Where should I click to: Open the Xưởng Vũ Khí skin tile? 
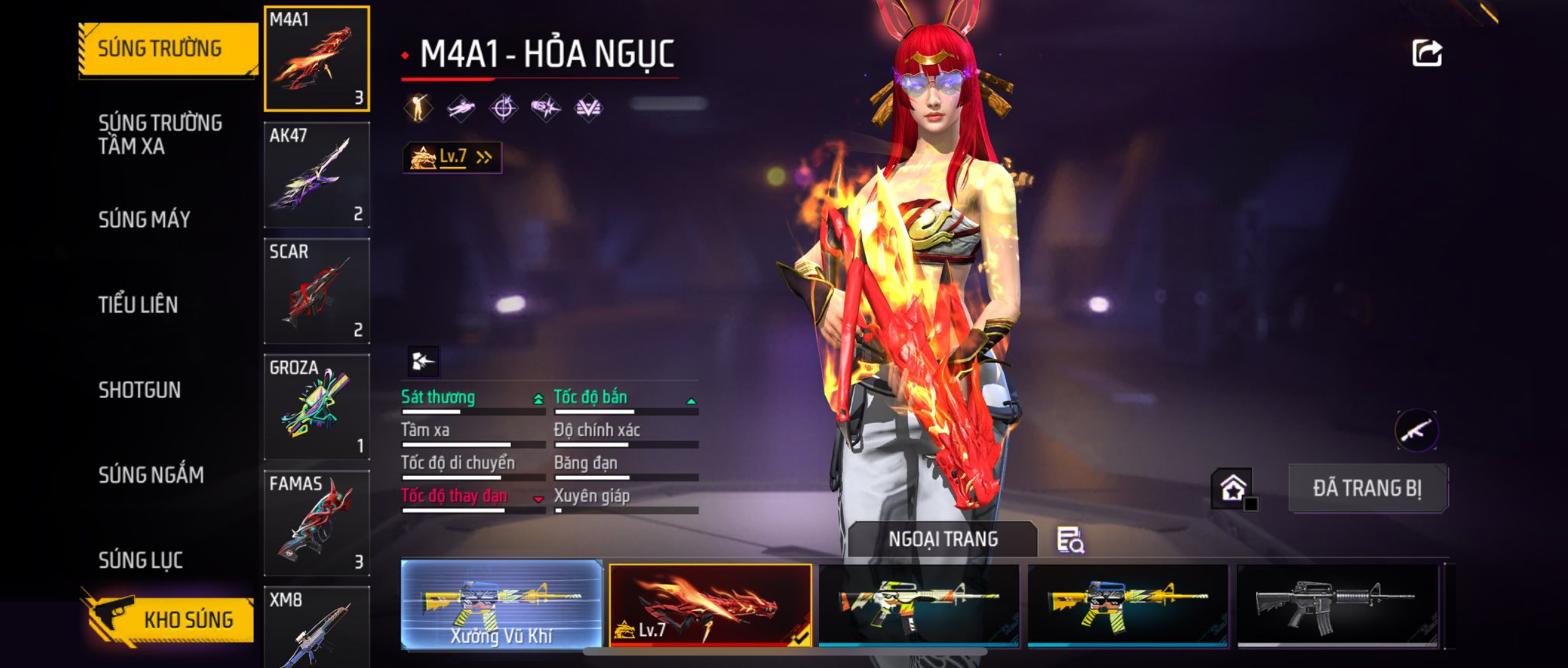(501, 603)
